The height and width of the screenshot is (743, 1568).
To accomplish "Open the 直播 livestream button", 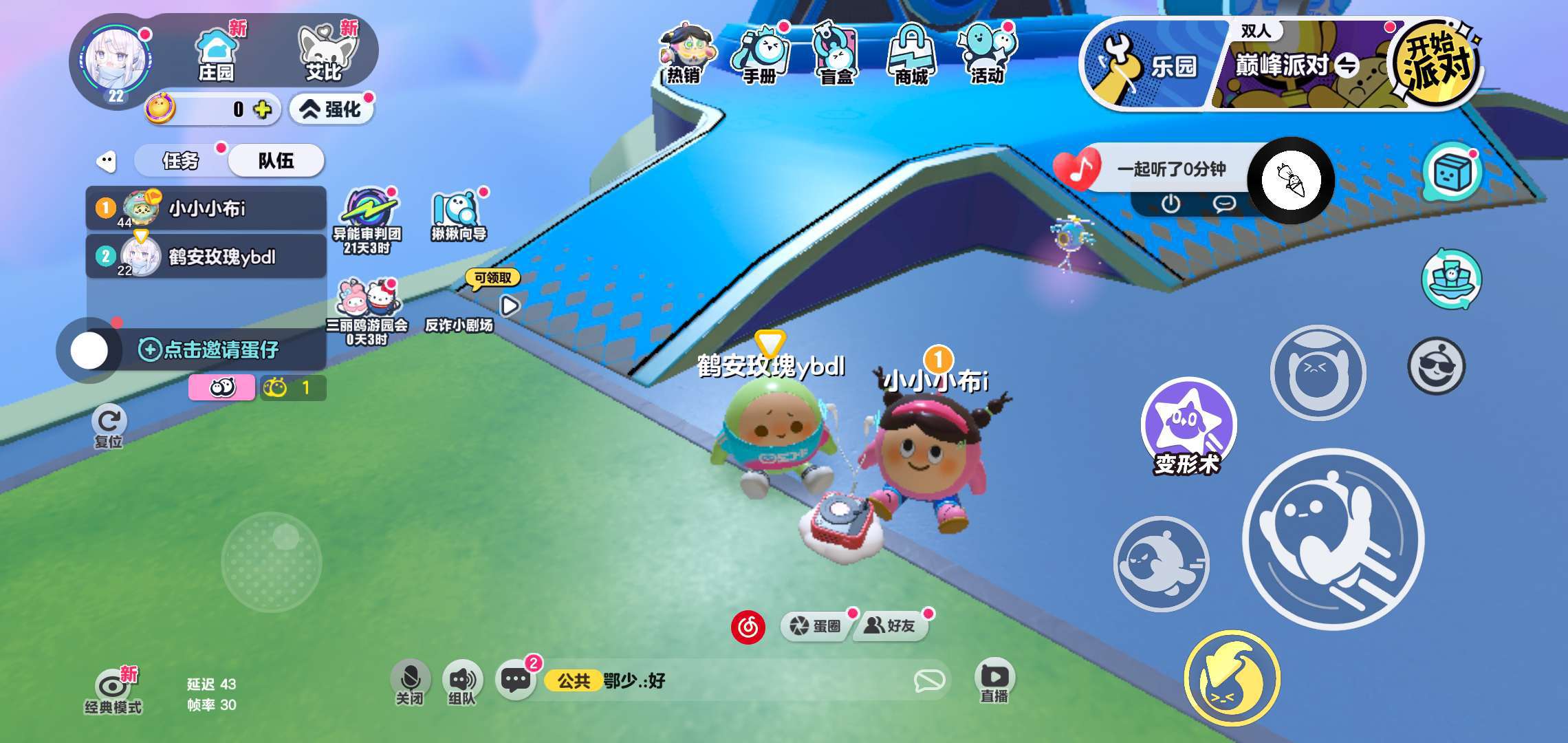I will [994, 681].
